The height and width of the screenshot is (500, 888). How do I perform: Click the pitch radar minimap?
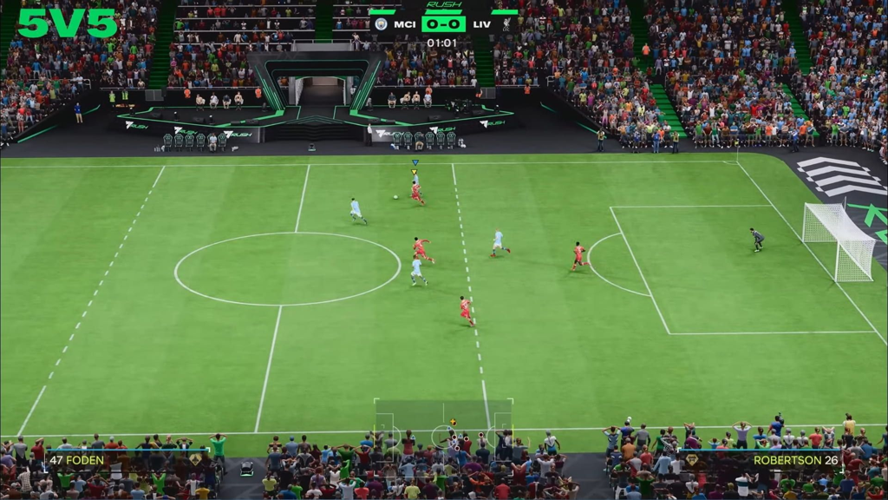(x=443, y=428)
